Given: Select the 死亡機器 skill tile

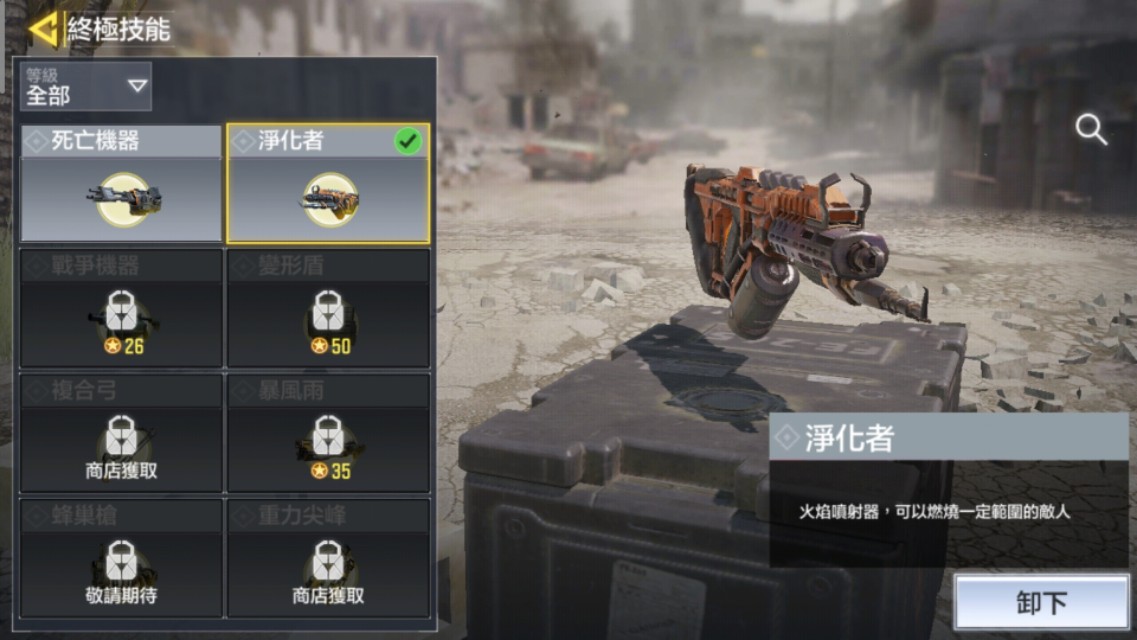Looking at the screenshot, I should point(121,183).
